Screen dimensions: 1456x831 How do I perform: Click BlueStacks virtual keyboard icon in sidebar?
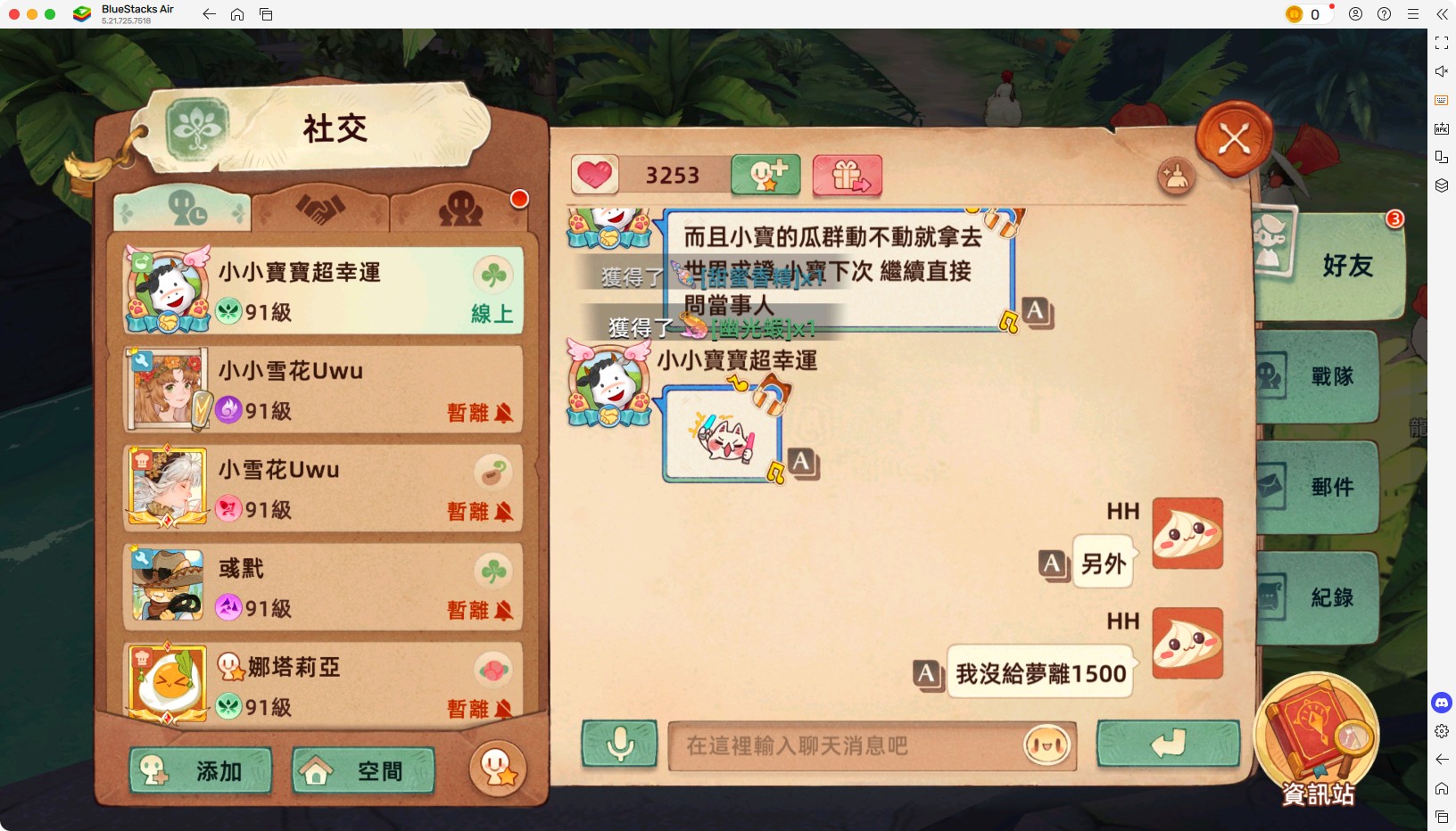point(1441,100)
